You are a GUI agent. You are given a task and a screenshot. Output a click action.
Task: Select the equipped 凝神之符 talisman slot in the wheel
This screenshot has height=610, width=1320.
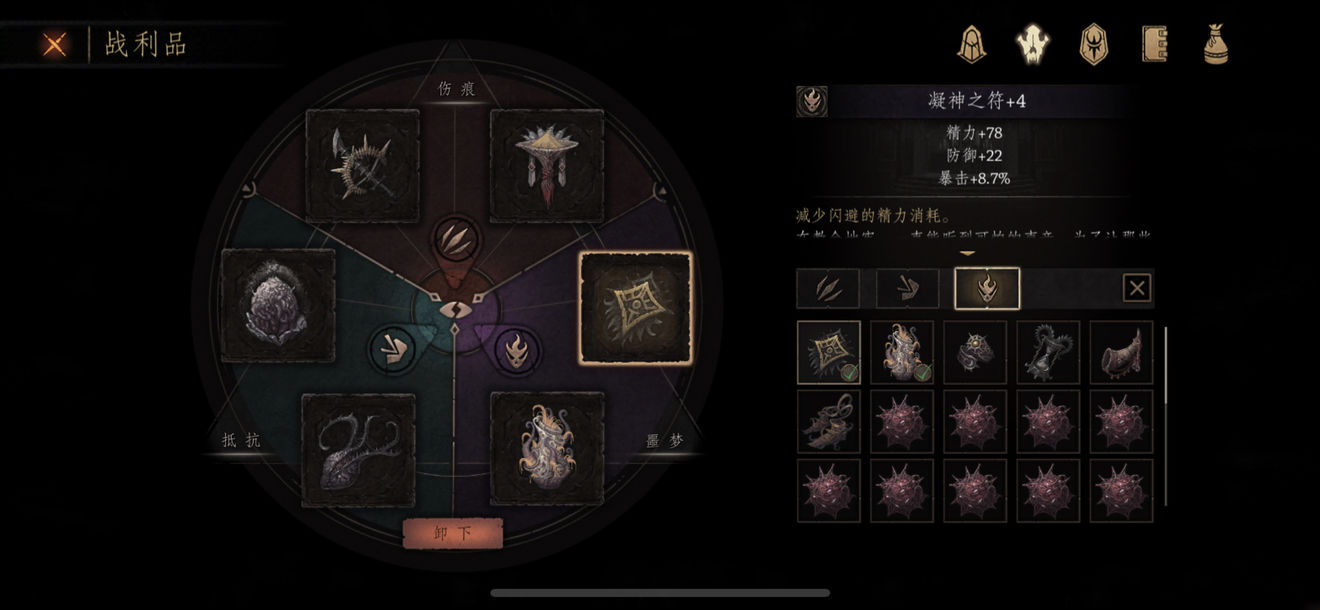[x=636, y=307]
